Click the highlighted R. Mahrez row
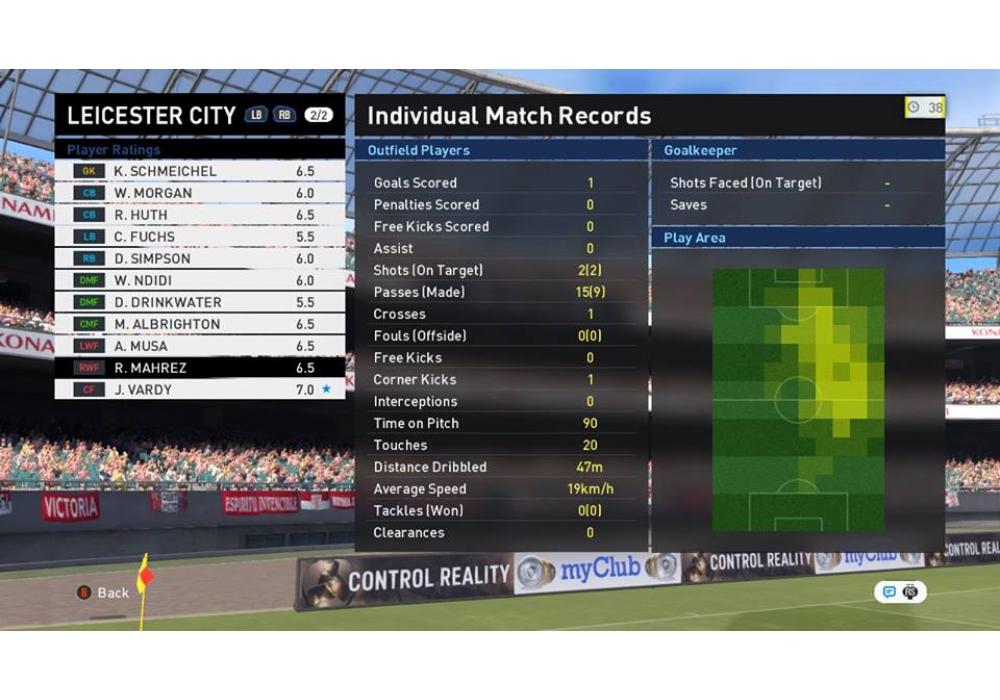The width and height of the screenshot is (1000, 700). coord(199,368)
